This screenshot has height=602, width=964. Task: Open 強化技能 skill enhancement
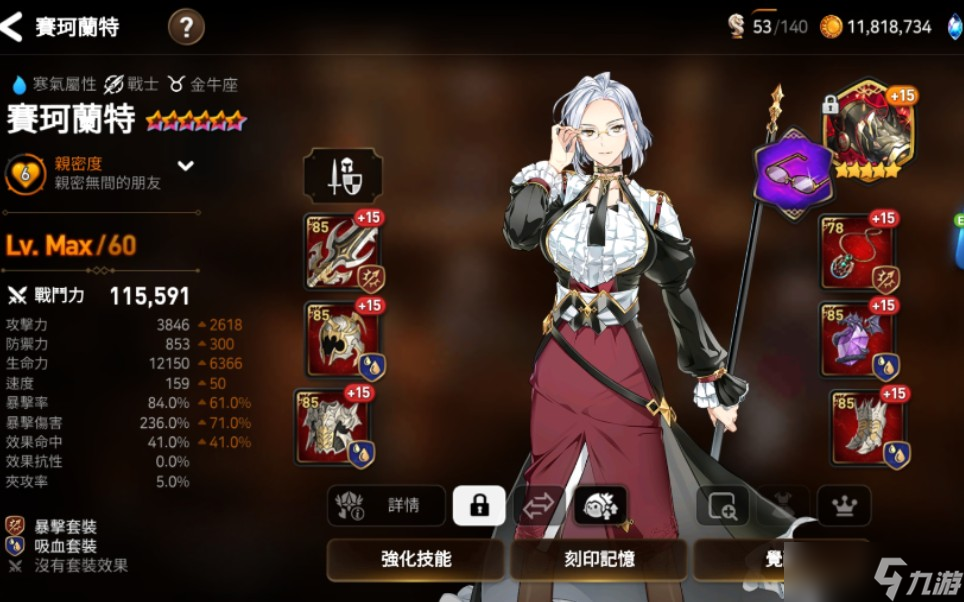(415, 560)
